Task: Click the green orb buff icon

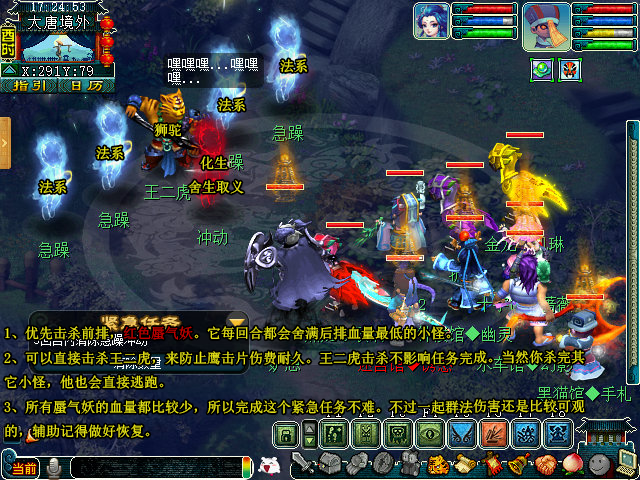Action: click(x=542, y=69)
